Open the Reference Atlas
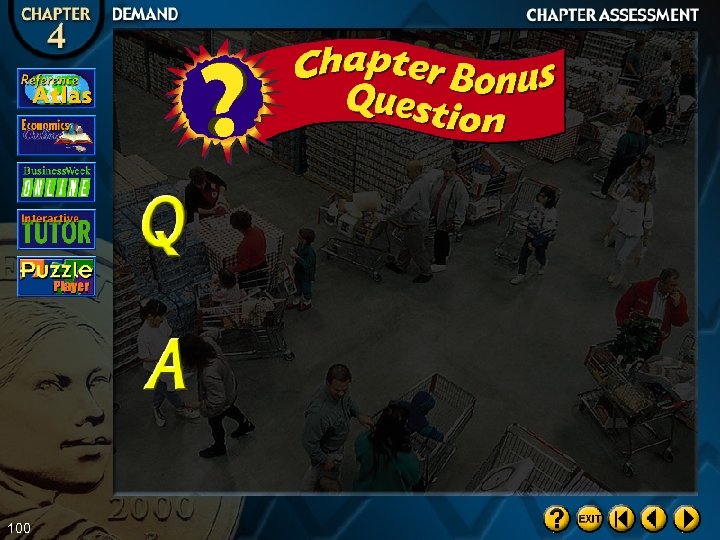Image resolution: width=720 pixels, height=540 pixels. tap(56, 88)
